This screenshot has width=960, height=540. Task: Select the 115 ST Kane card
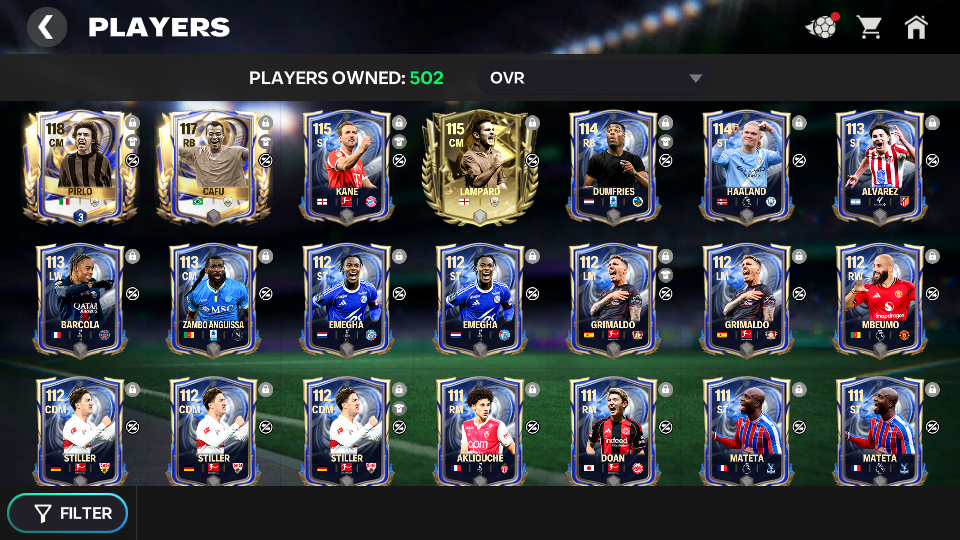pos(346,165)
